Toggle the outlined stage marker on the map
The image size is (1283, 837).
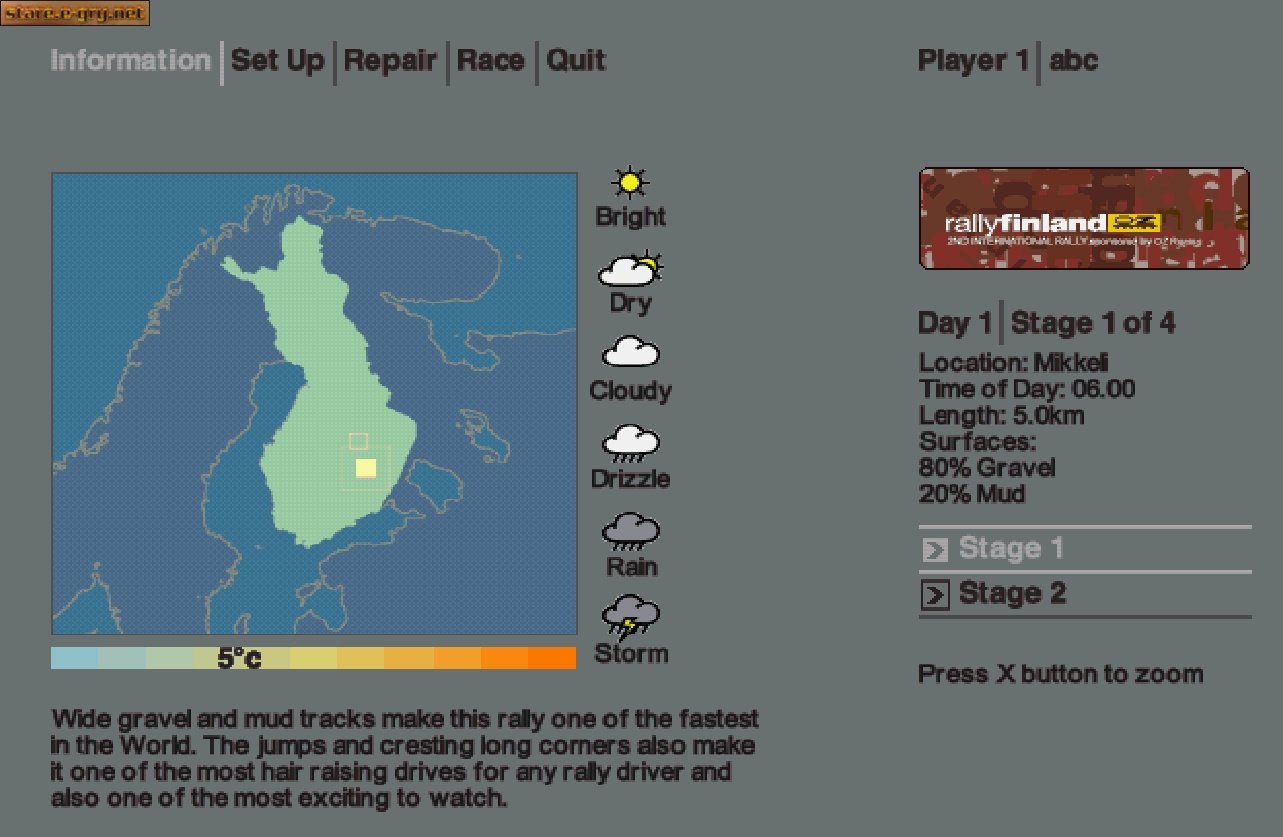coord(357,439)
